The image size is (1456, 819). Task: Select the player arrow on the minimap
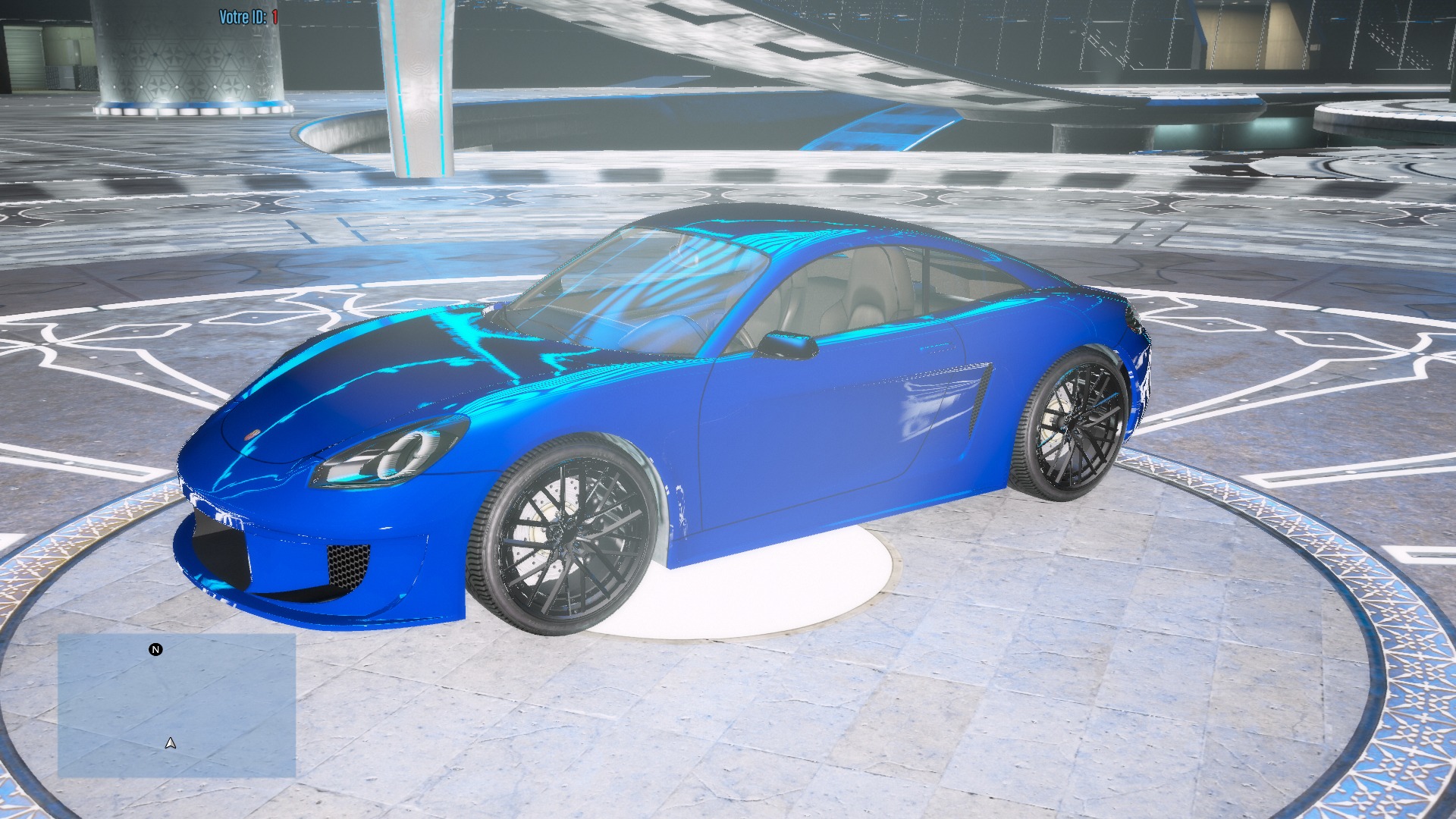[x=171, y=743]
